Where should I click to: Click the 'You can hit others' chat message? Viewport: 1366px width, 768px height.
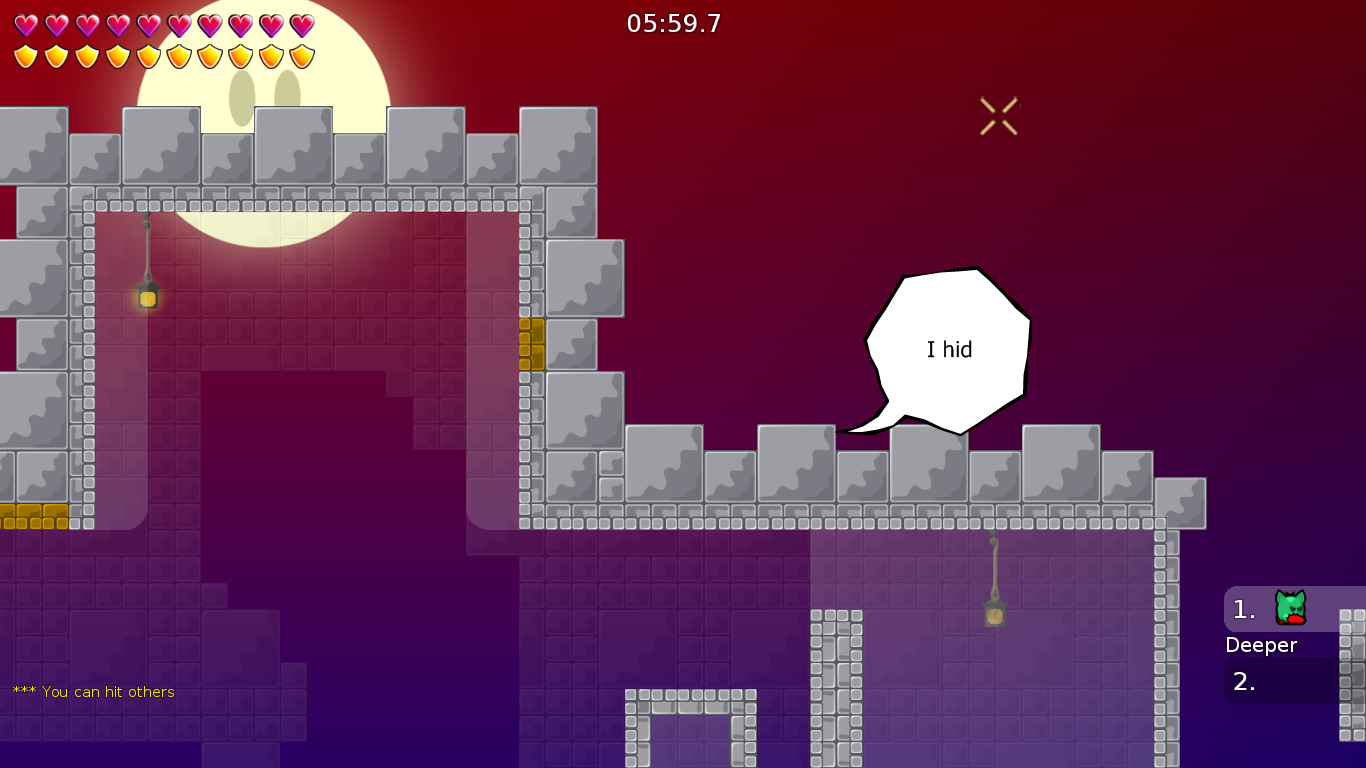pos(92,691)
